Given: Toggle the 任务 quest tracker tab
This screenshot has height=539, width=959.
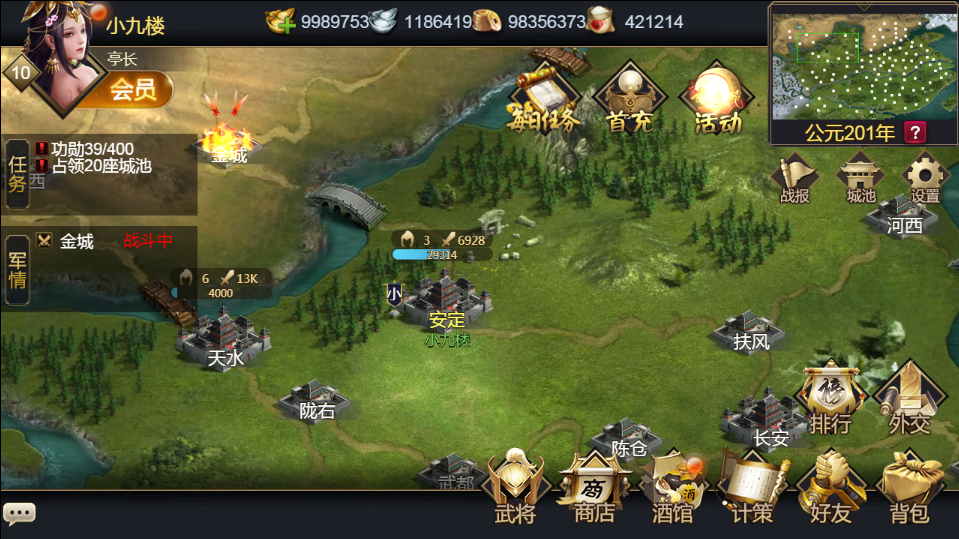Looking at the screenshot, I should (x=17, y=172).
